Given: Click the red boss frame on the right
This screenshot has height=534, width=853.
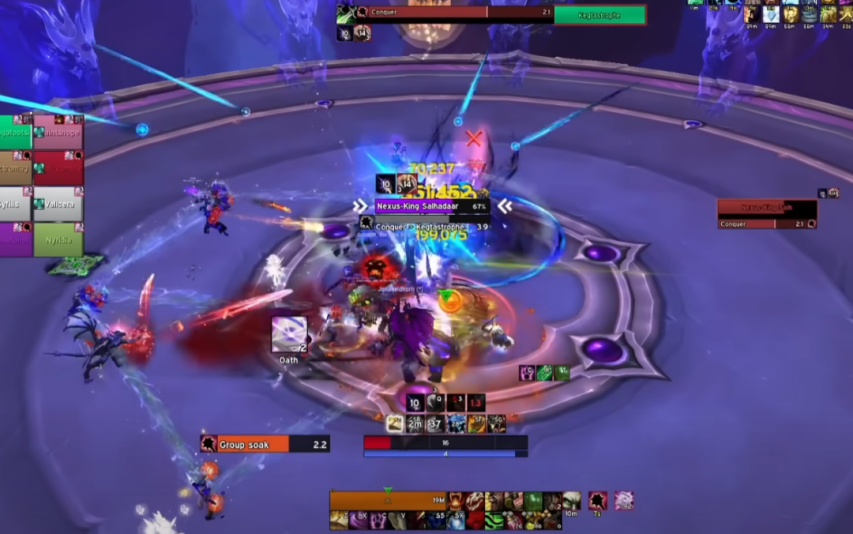Looking at the screenshot, I should [767, 209].
